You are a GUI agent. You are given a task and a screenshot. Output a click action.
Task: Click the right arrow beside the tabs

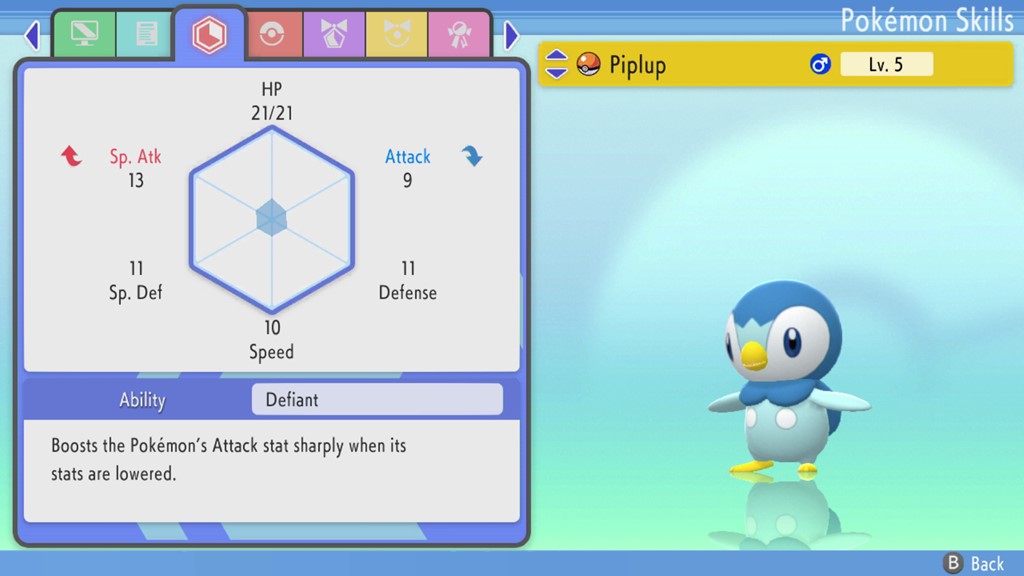(512, 36)
